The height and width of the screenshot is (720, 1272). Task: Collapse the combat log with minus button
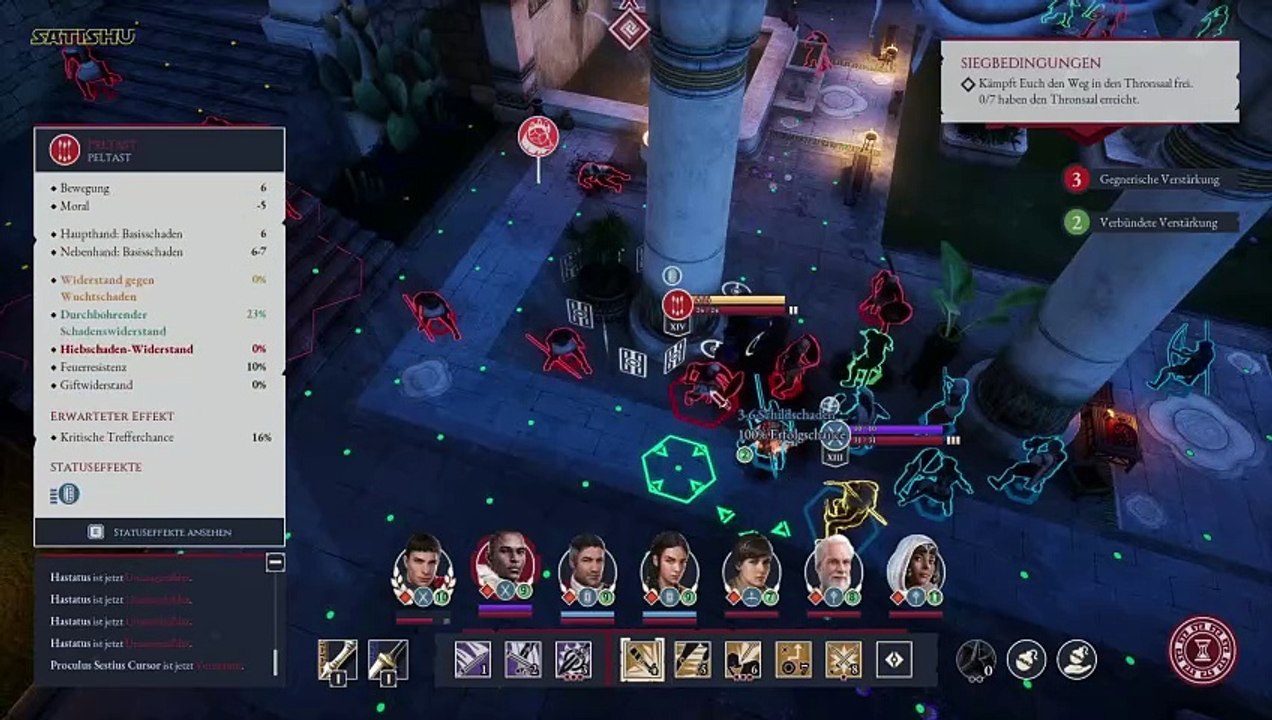(275, 563)
